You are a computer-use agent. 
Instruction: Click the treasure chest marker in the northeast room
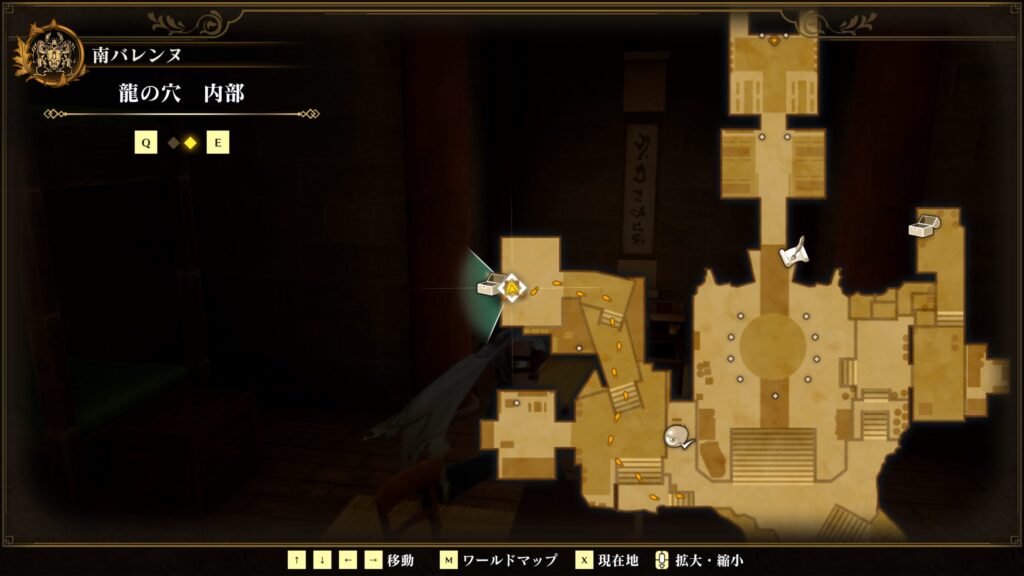tap(921, 226)
